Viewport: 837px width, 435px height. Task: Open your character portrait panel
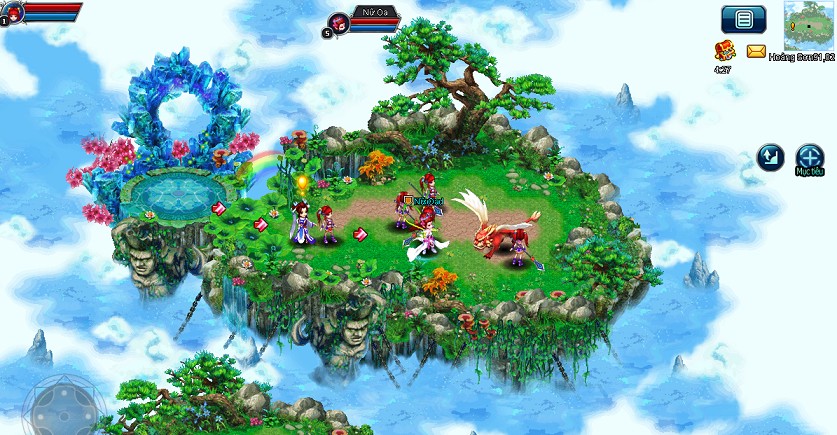point(15,12)
